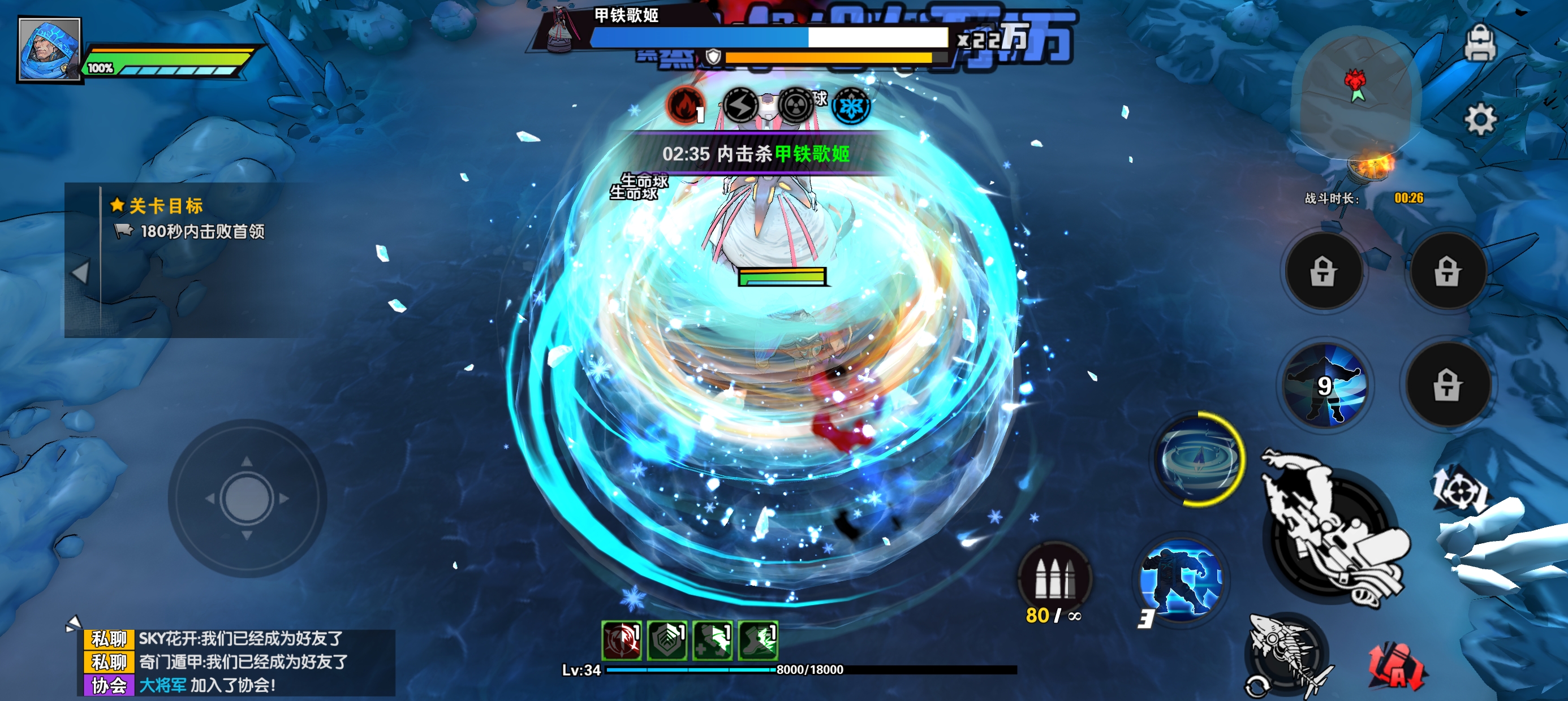Expand chat with the arrow icon

pos(73,623)
